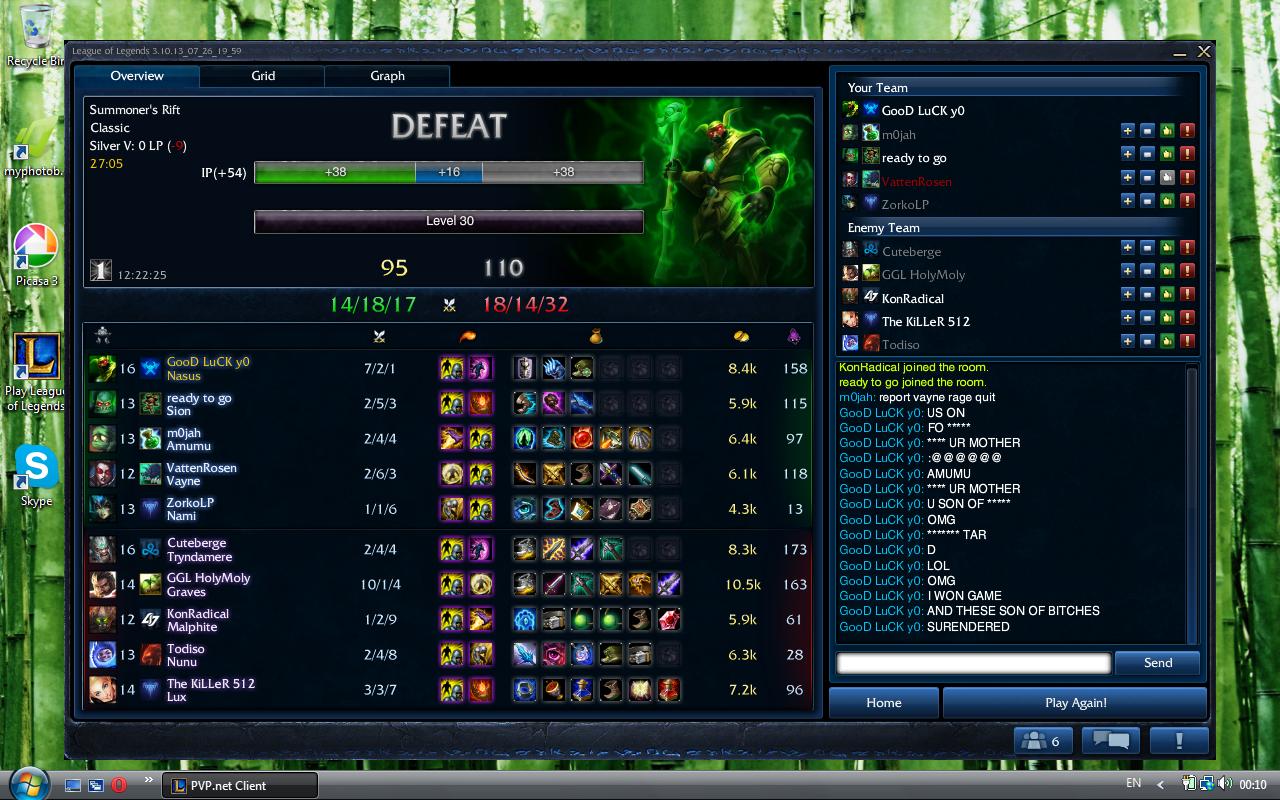Select the Overview tab
The width and height of the screenshot is (1280, 800).
137,76
